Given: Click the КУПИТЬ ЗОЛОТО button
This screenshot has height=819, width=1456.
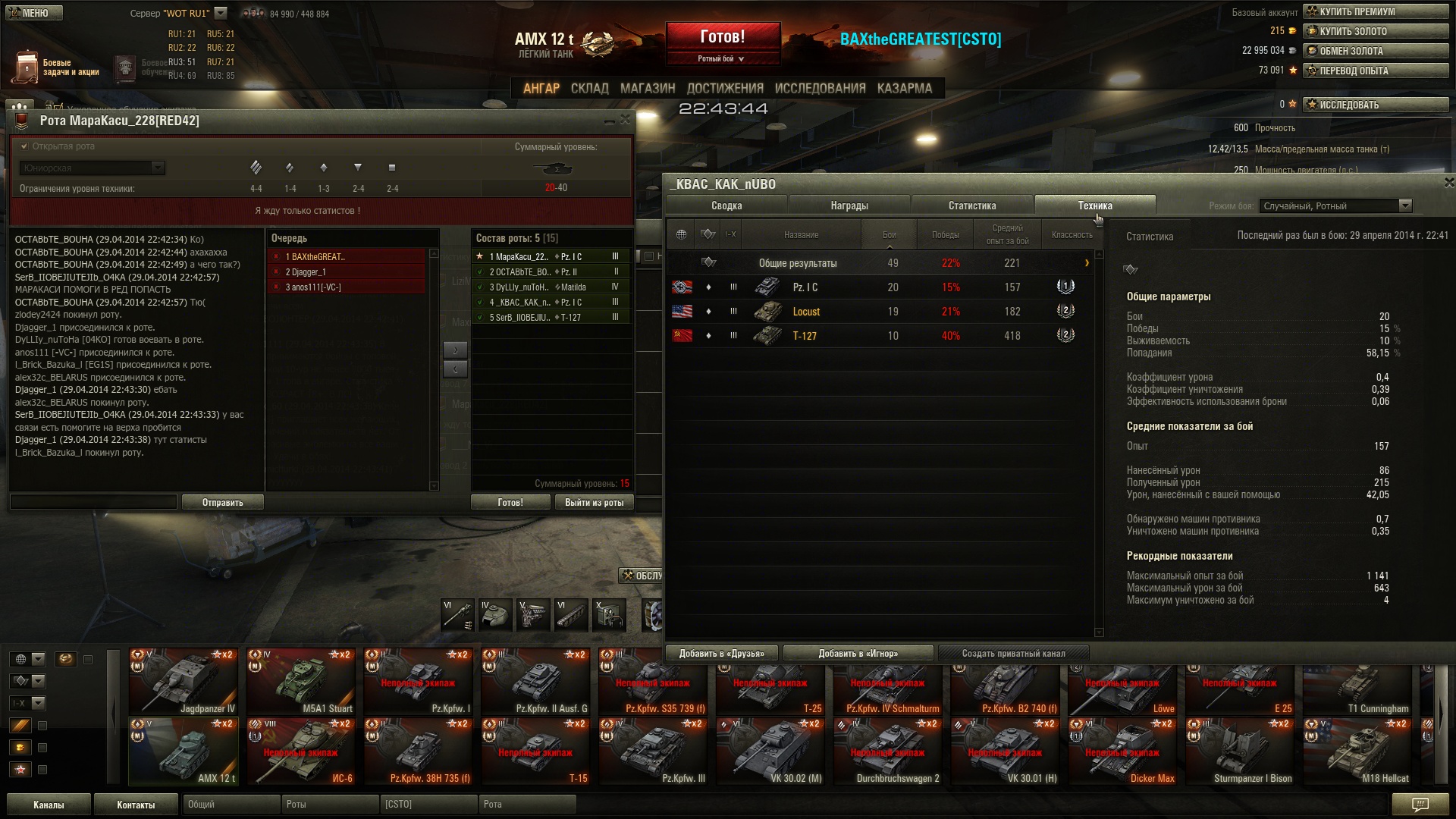Looking at the screenshot, I should pos(1376,31).
